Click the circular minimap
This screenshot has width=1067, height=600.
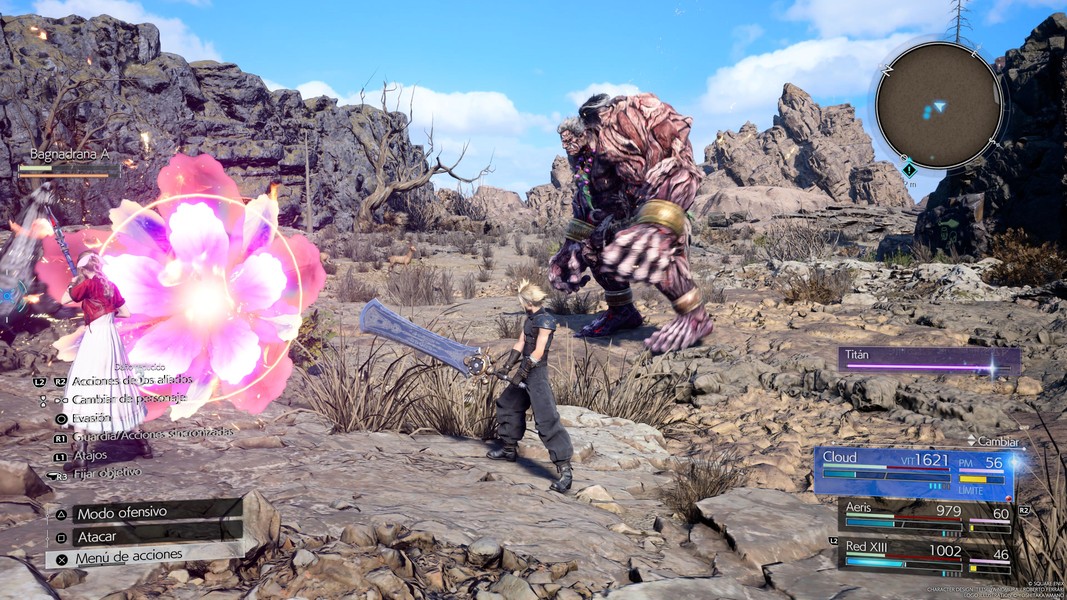(x=939, y=105)
